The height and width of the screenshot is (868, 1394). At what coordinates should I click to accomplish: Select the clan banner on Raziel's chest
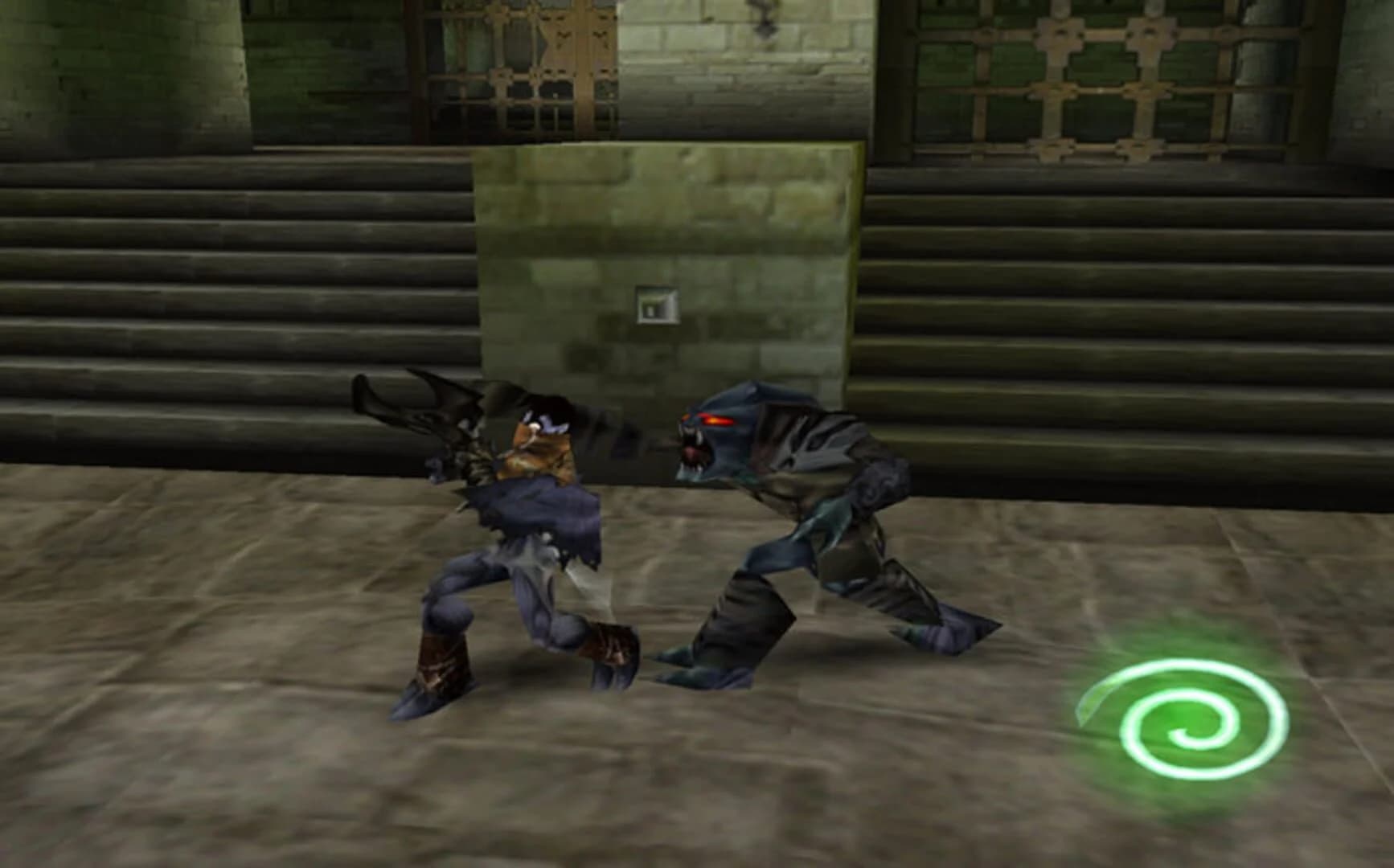click(x=540, y=447)
